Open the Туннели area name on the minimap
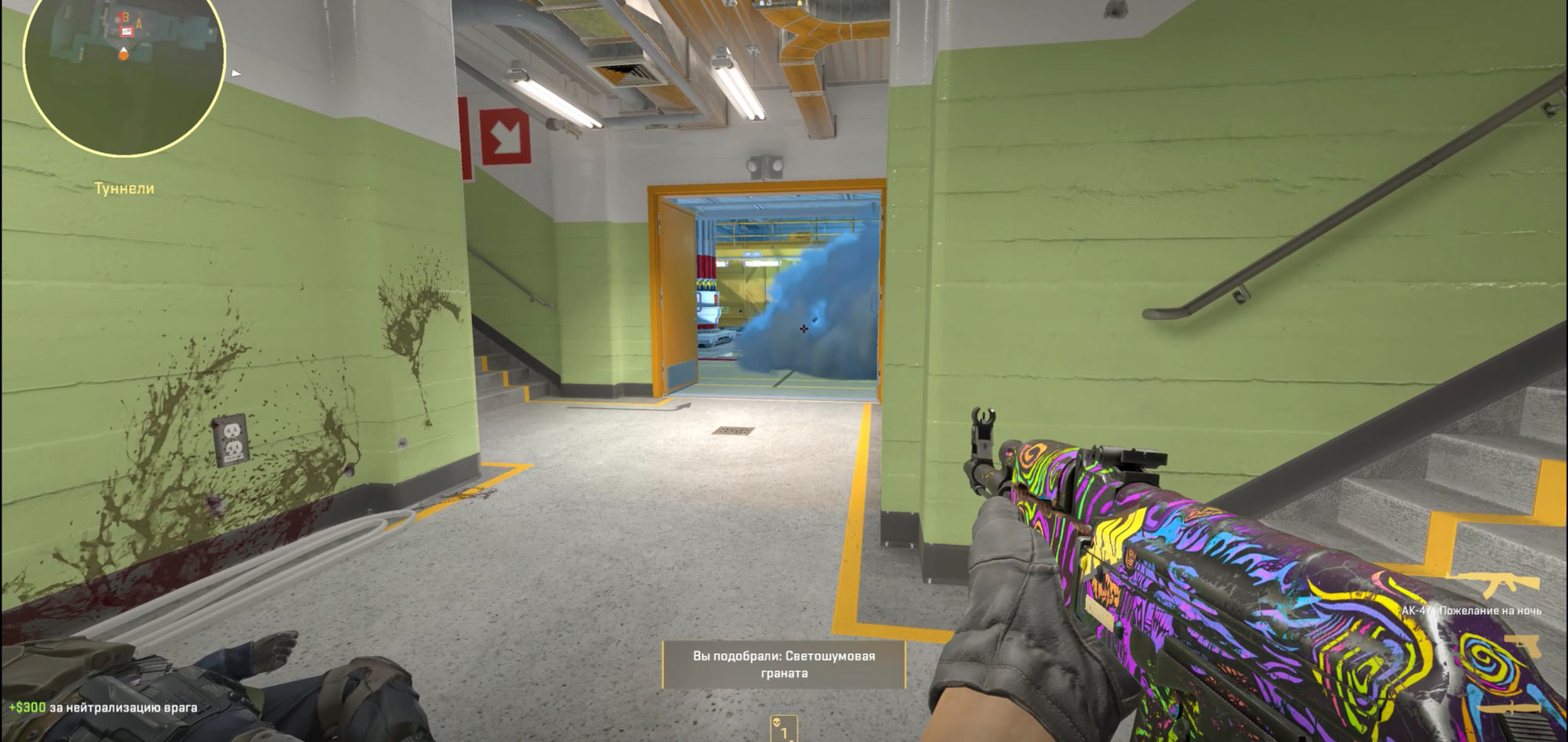 click(x=125, y=188)
